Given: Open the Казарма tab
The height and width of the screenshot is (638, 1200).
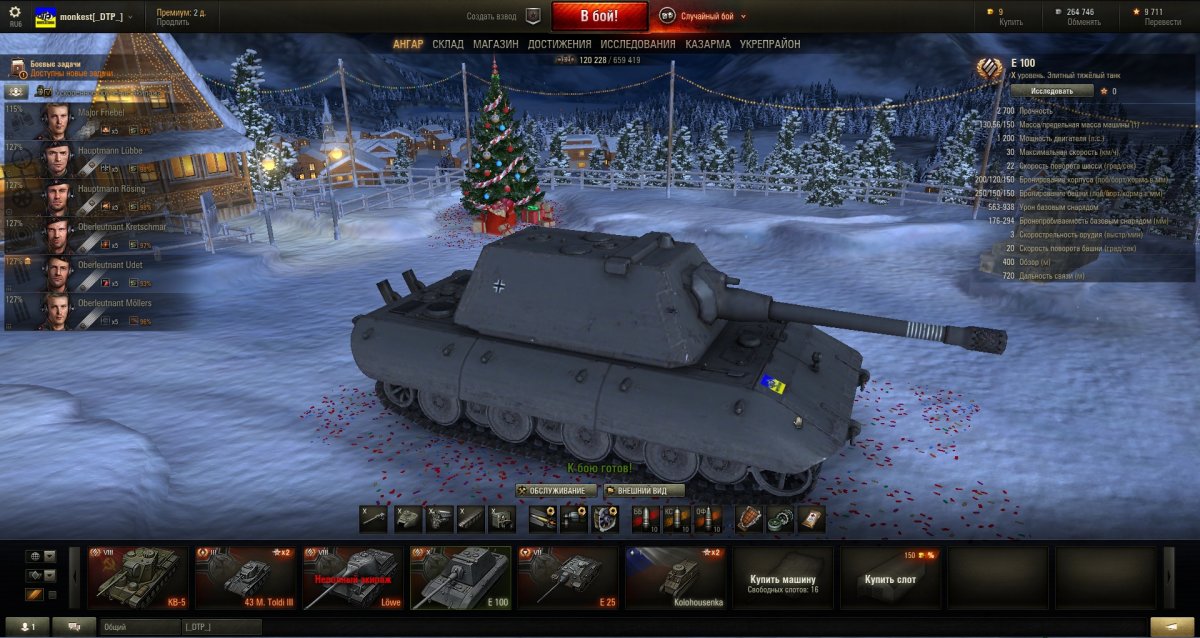Looking at the screenshot, I should pyautogui.click(x=708, y=44).
